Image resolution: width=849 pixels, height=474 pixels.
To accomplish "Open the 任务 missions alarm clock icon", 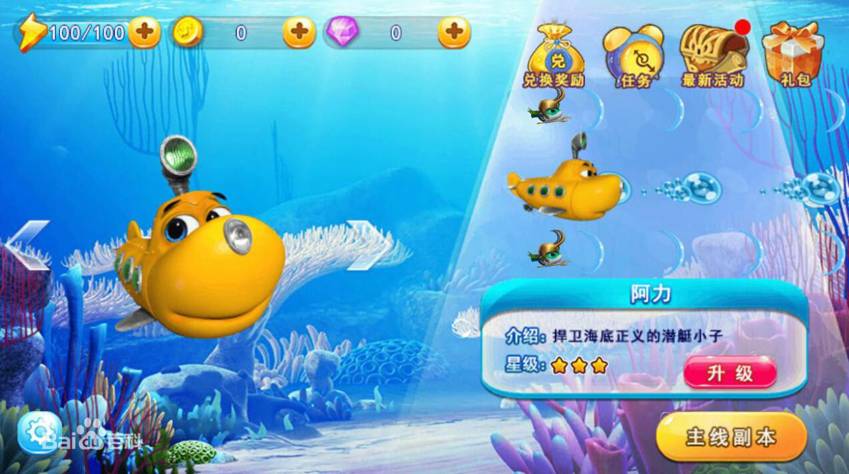I will click(633, 56).
